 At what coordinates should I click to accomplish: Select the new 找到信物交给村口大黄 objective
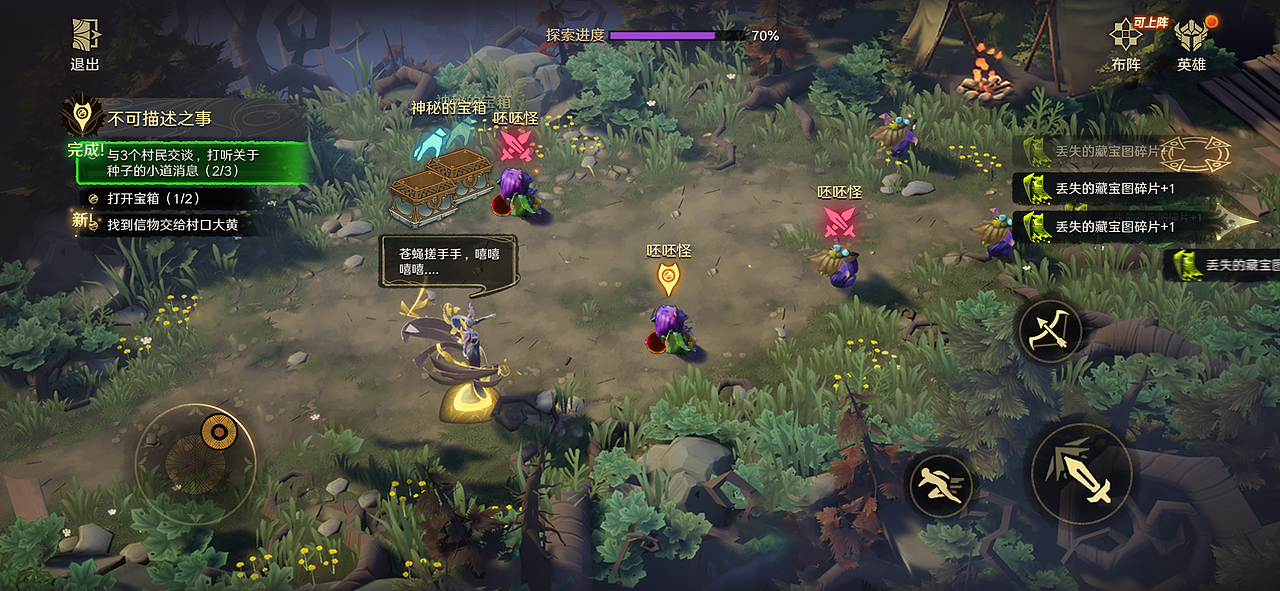point(172,225)
